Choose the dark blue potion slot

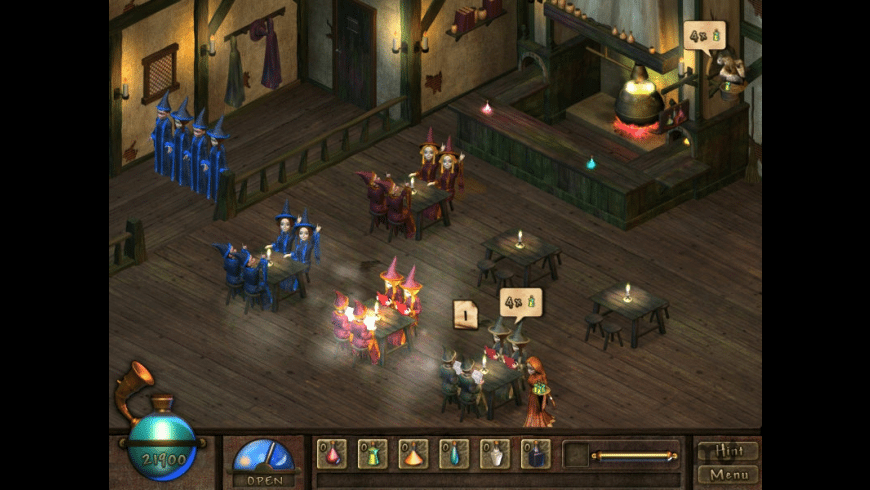point(536,454)
